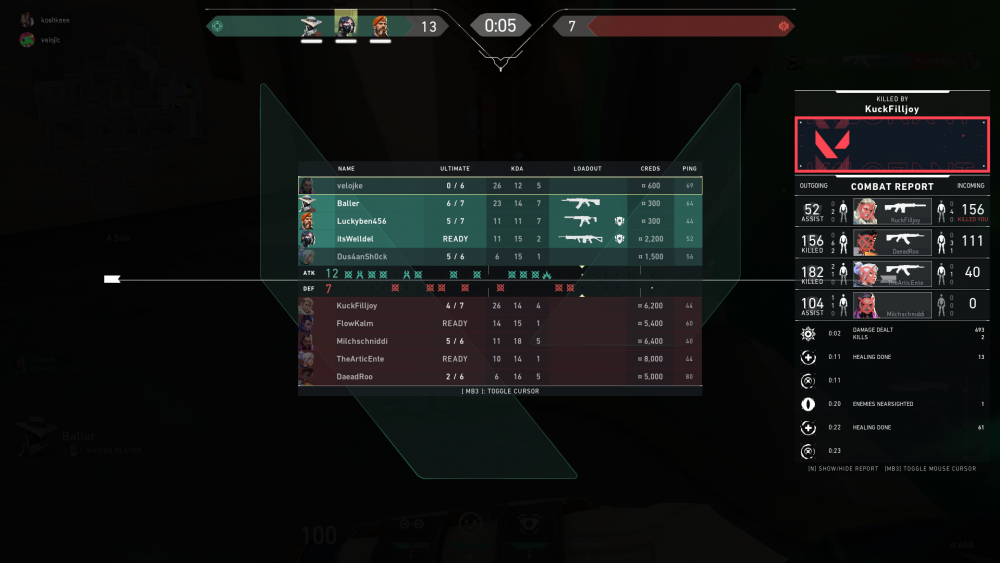Select TheArticEnte's scoreboard row
Screen dimensions: 1000x563
click(500, 359)
